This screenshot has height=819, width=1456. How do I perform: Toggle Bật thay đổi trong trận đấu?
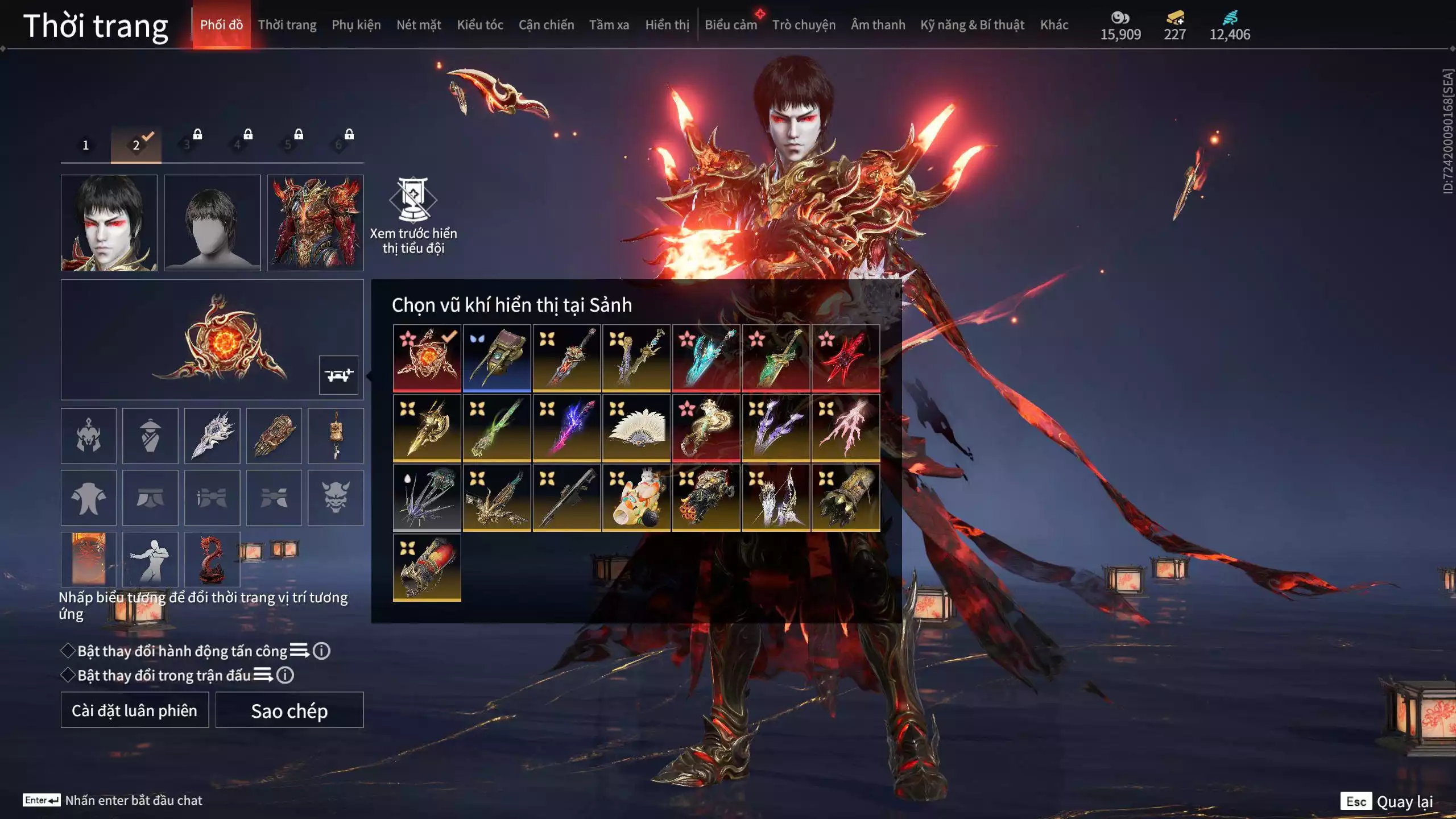pyautogui.click(x=68, y=675)
